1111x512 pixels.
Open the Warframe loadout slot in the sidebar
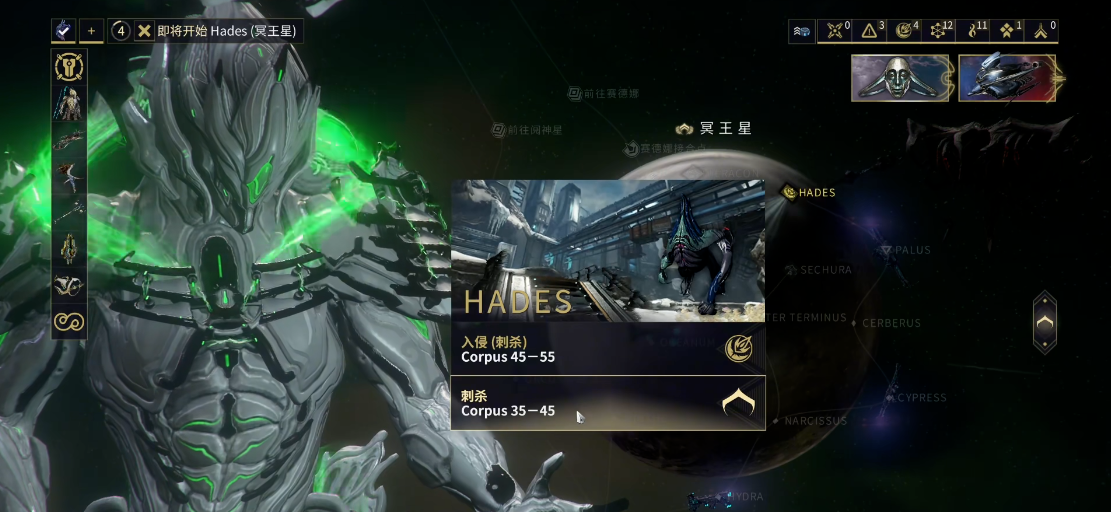(x=69, y=104)
